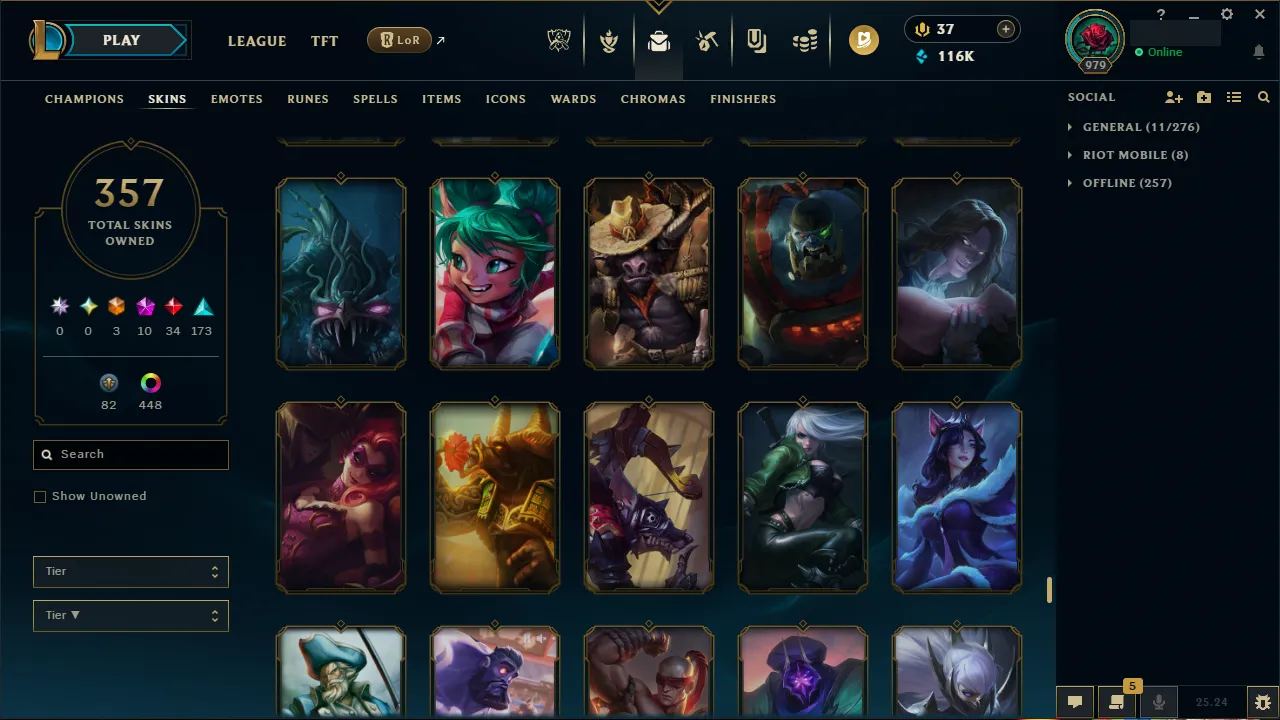Switch friends list view with the list icon
Image resolution: width=1280 pixels, height=720 pixels.
pyautogui.click(x=1234, y=97)
